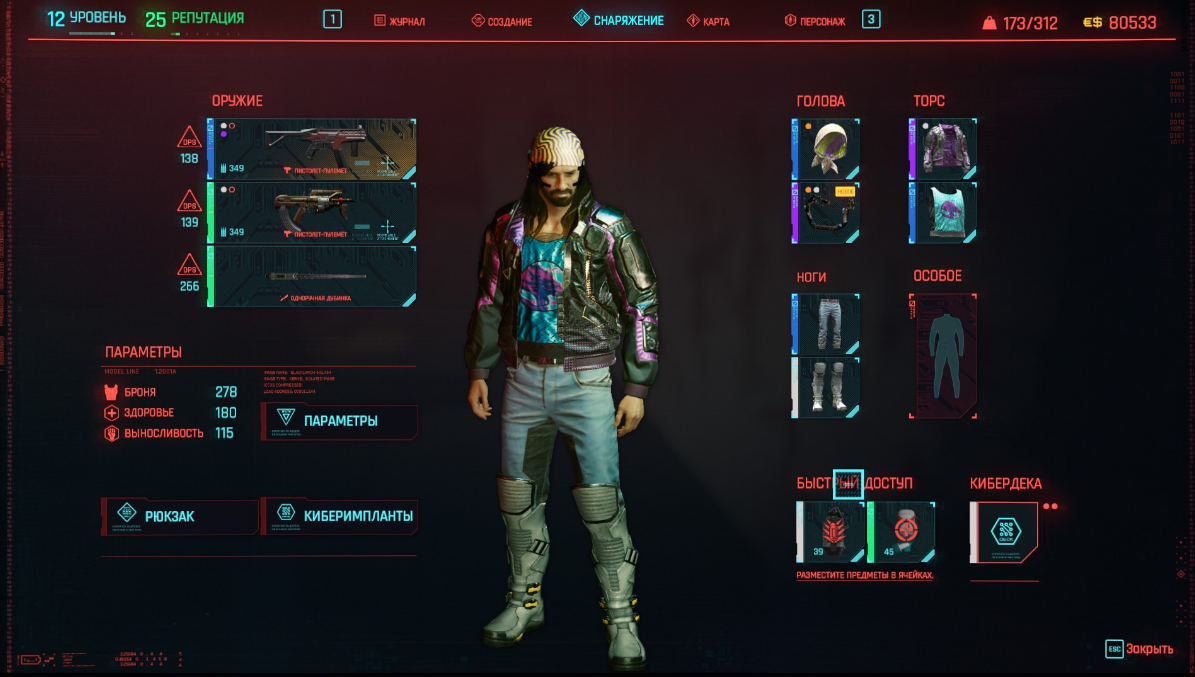Pick the boots footwear slot
The image size is (1195, 677).
pyautogui.click(x=826, y=387)
